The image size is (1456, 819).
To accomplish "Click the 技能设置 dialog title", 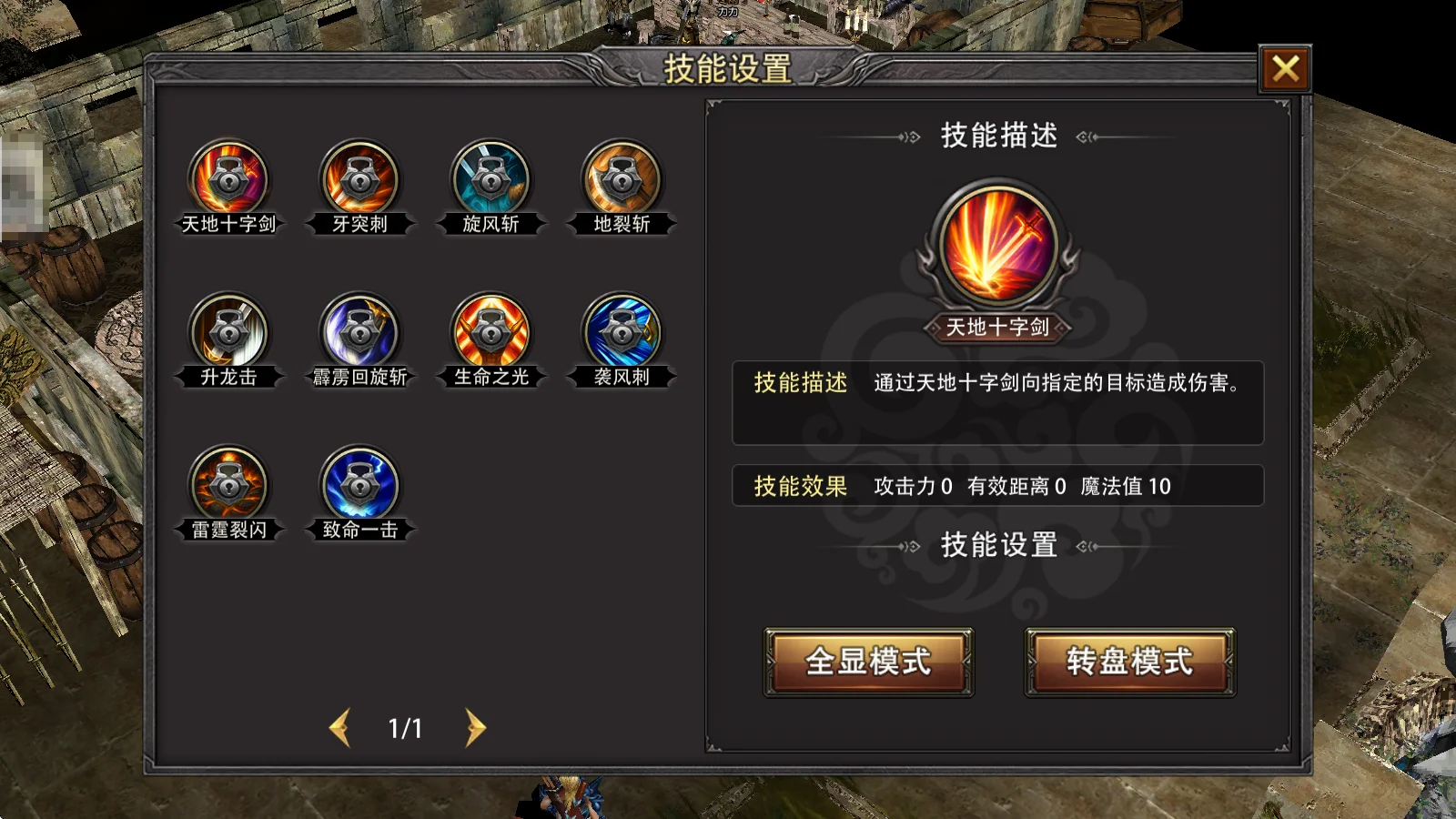I will point(728,66).
